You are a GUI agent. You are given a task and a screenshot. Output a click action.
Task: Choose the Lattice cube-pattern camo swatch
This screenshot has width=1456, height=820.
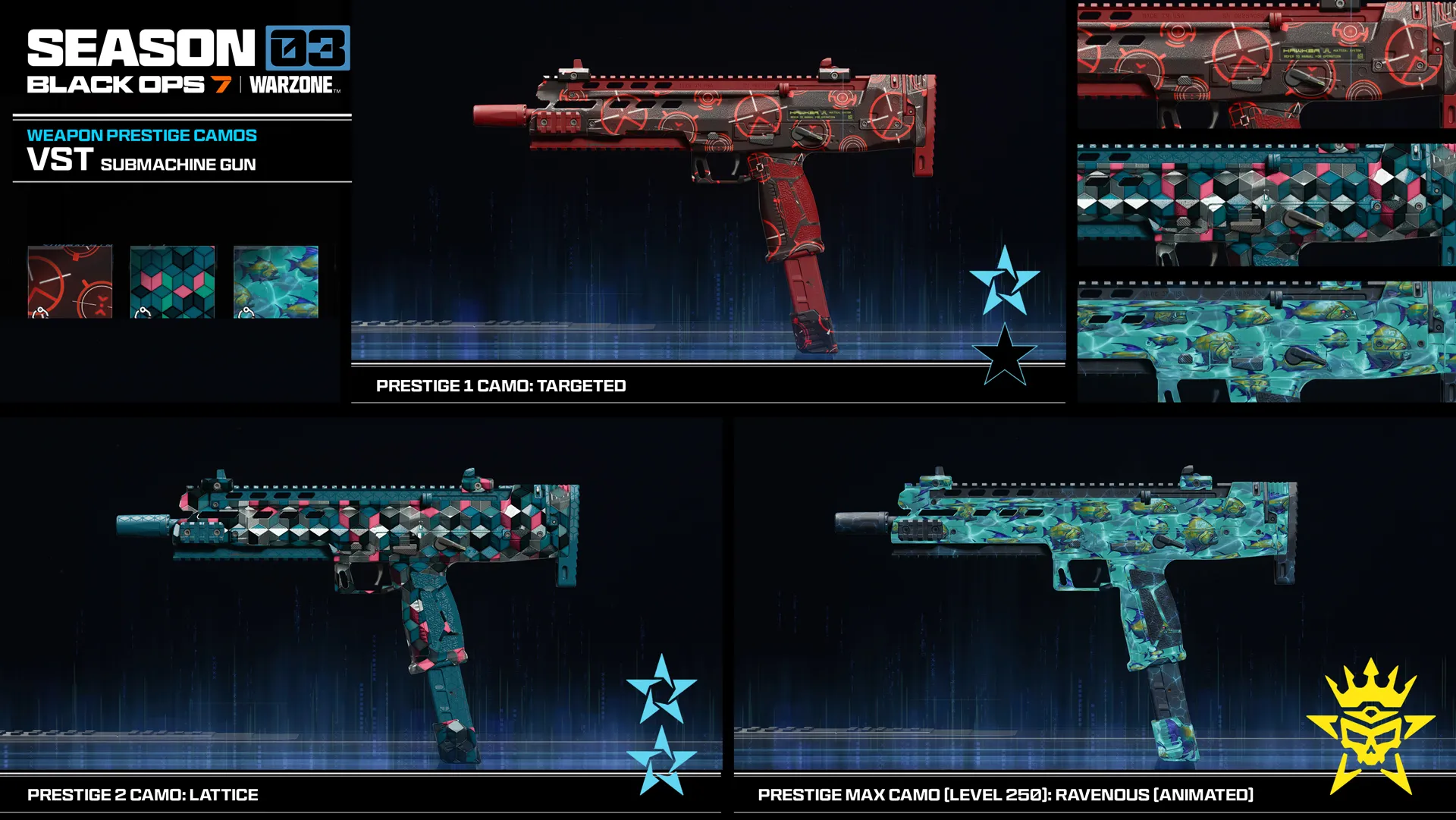coord(172,281)
